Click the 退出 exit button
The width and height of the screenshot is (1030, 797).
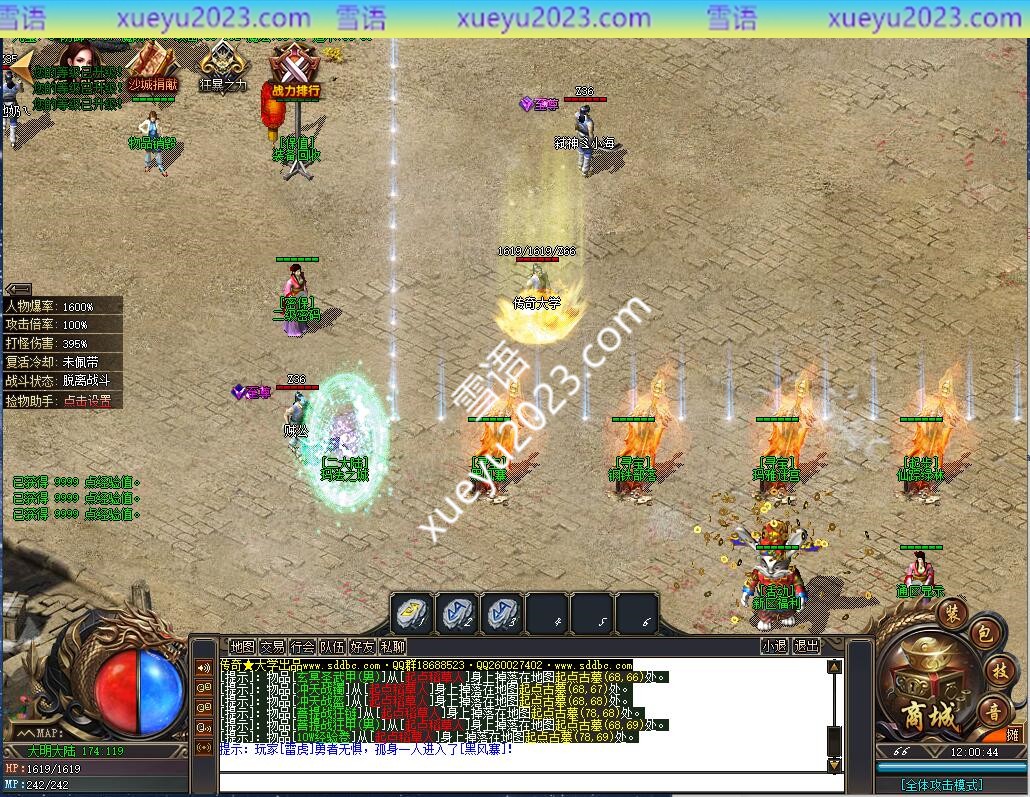click(x=805, y=647)
